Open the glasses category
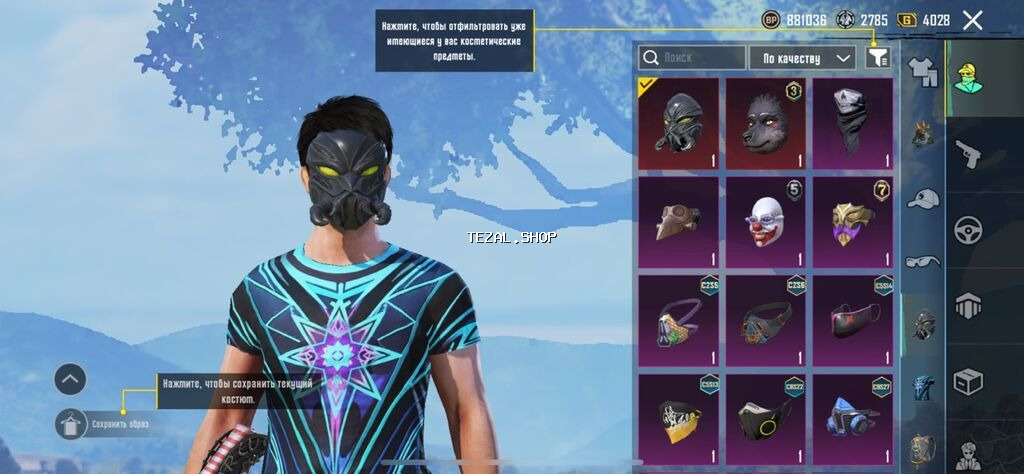1024x474 pixels. (x=922, y=261)
